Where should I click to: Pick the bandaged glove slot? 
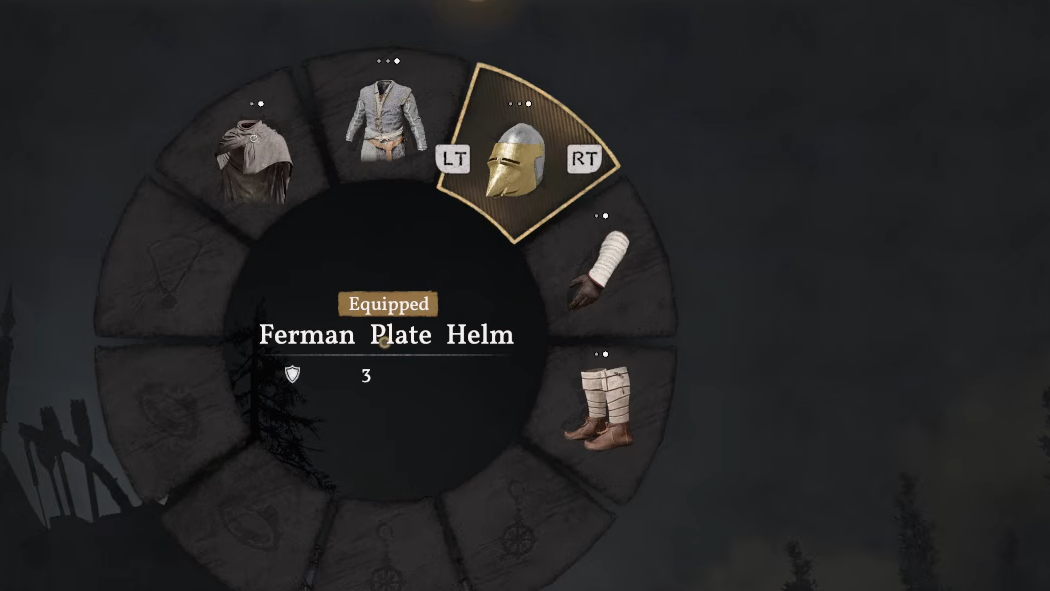(603, 270)
